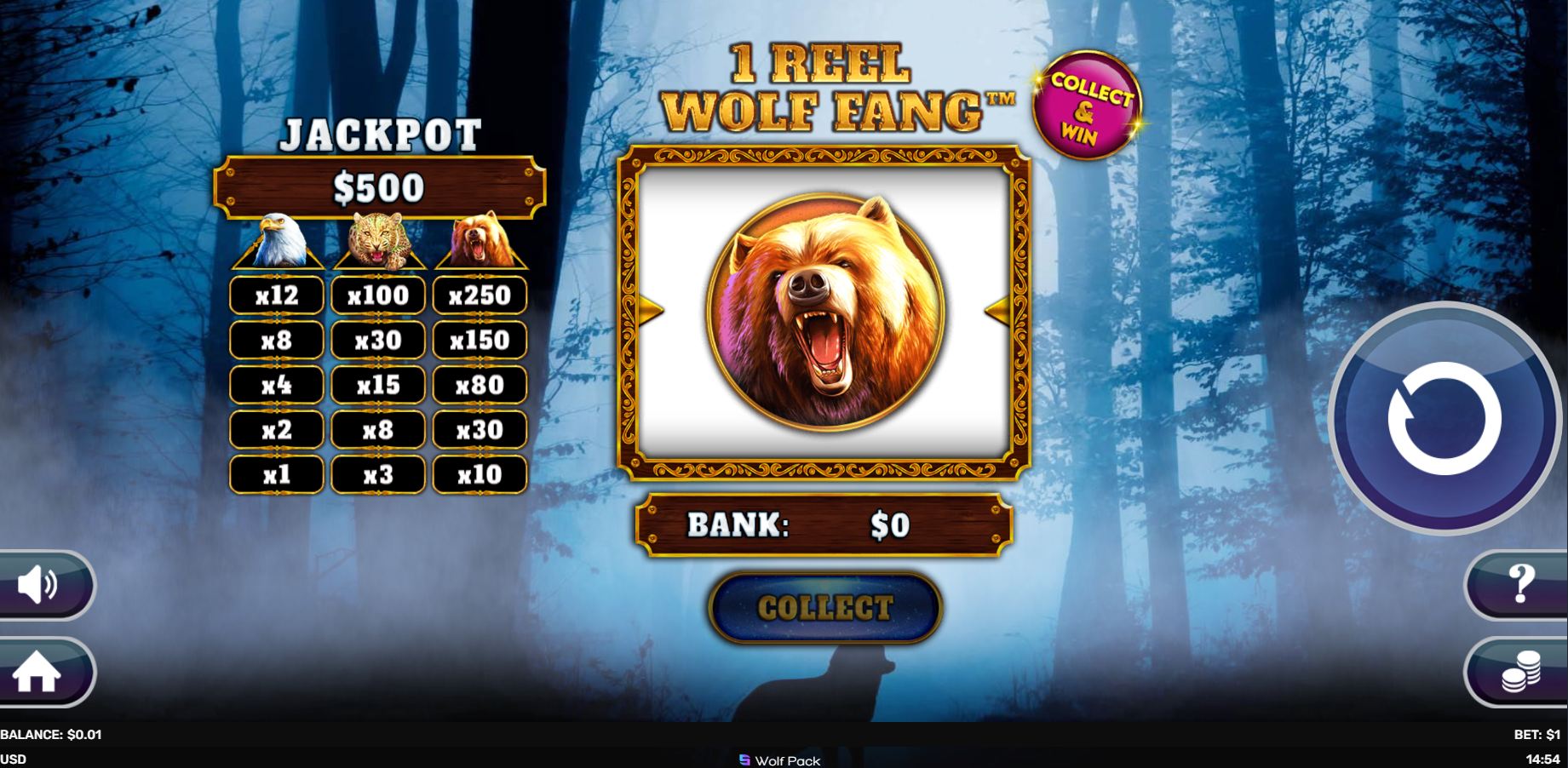Select the x1 multiplier cell
Image resolution: width=1568 pixels, height=768 pixels.
tap(274, 474)
